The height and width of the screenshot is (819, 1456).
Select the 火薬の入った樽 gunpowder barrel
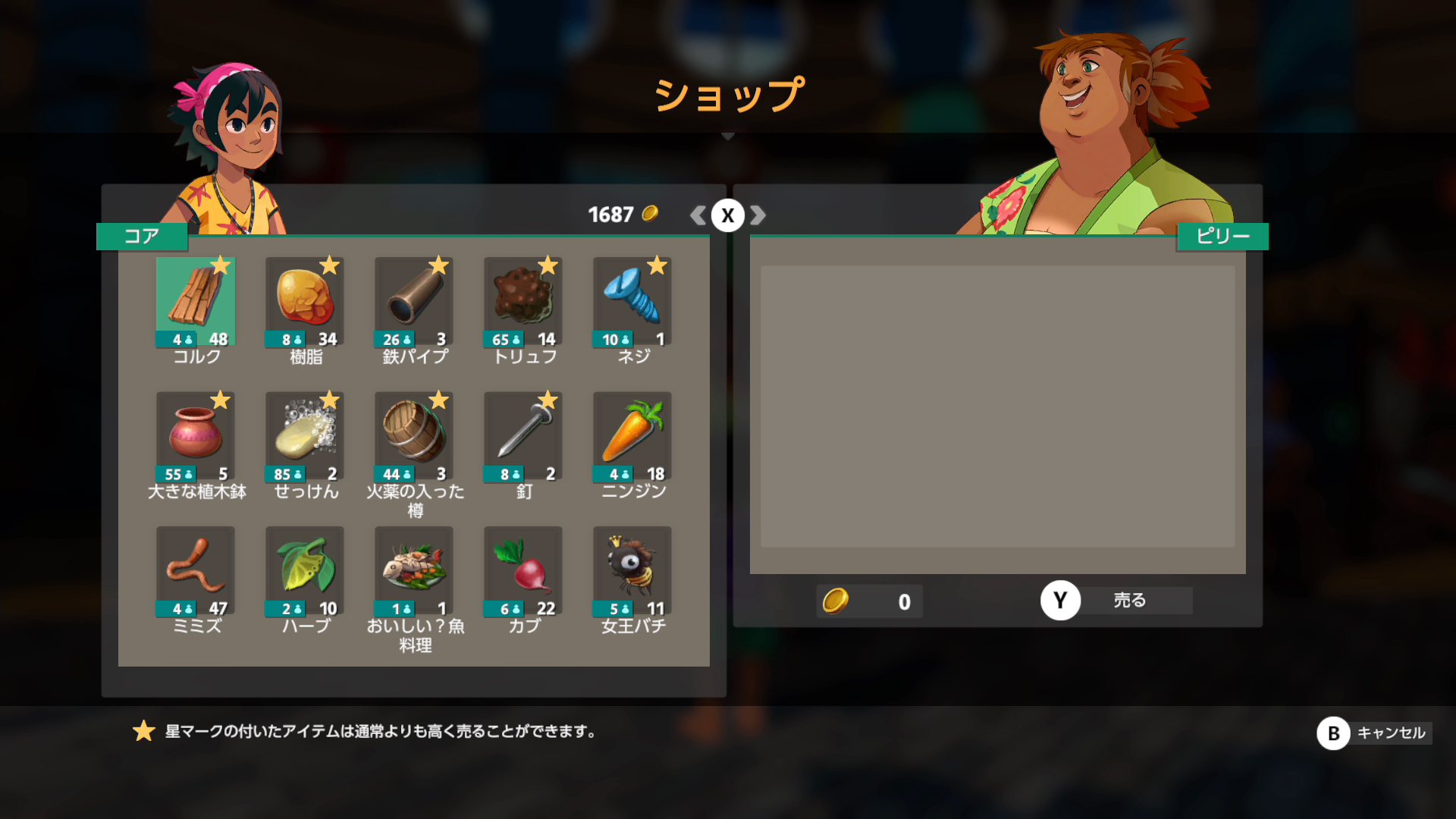point(414,436)
